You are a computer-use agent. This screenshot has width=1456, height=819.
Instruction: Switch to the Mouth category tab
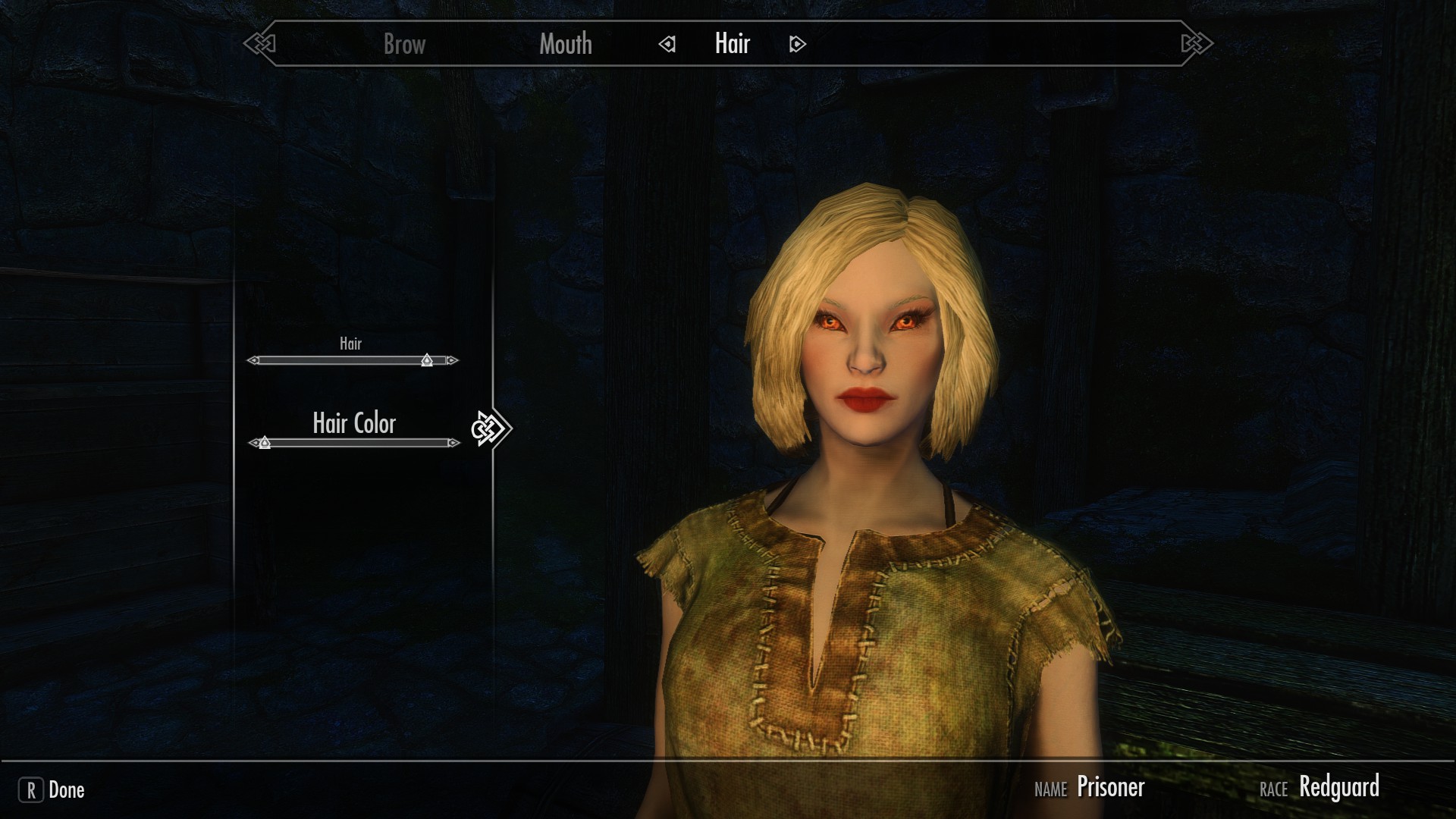[566, 44]
